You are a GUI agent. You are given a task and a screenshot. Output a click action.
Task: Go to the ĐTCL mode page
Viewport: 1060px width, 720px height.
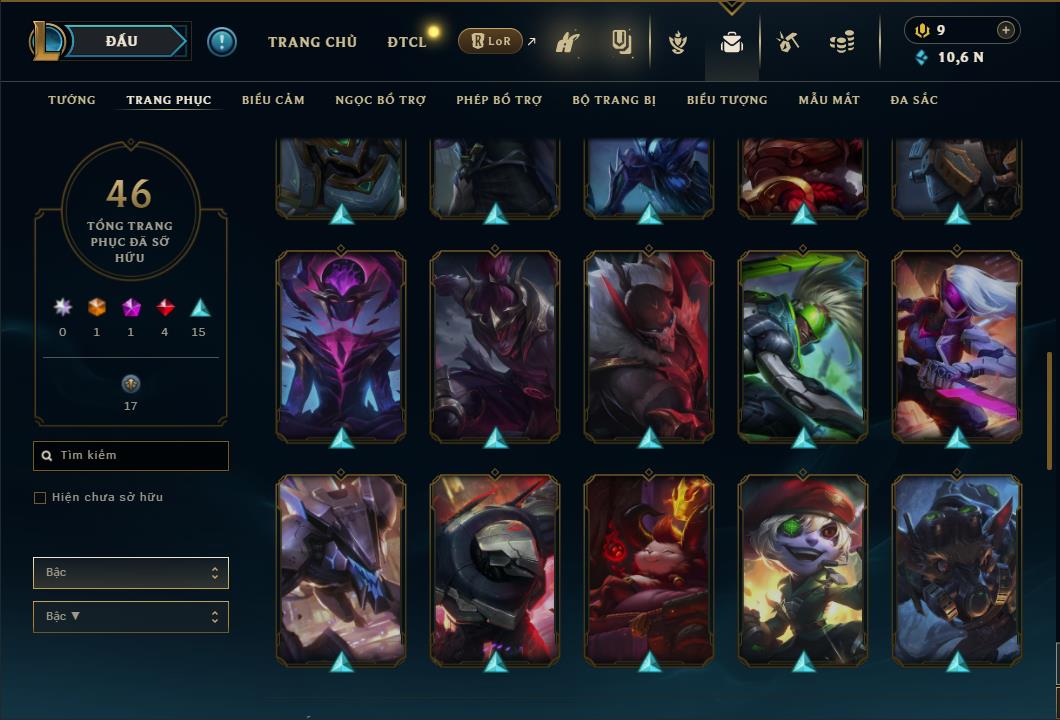click(406, 42)
